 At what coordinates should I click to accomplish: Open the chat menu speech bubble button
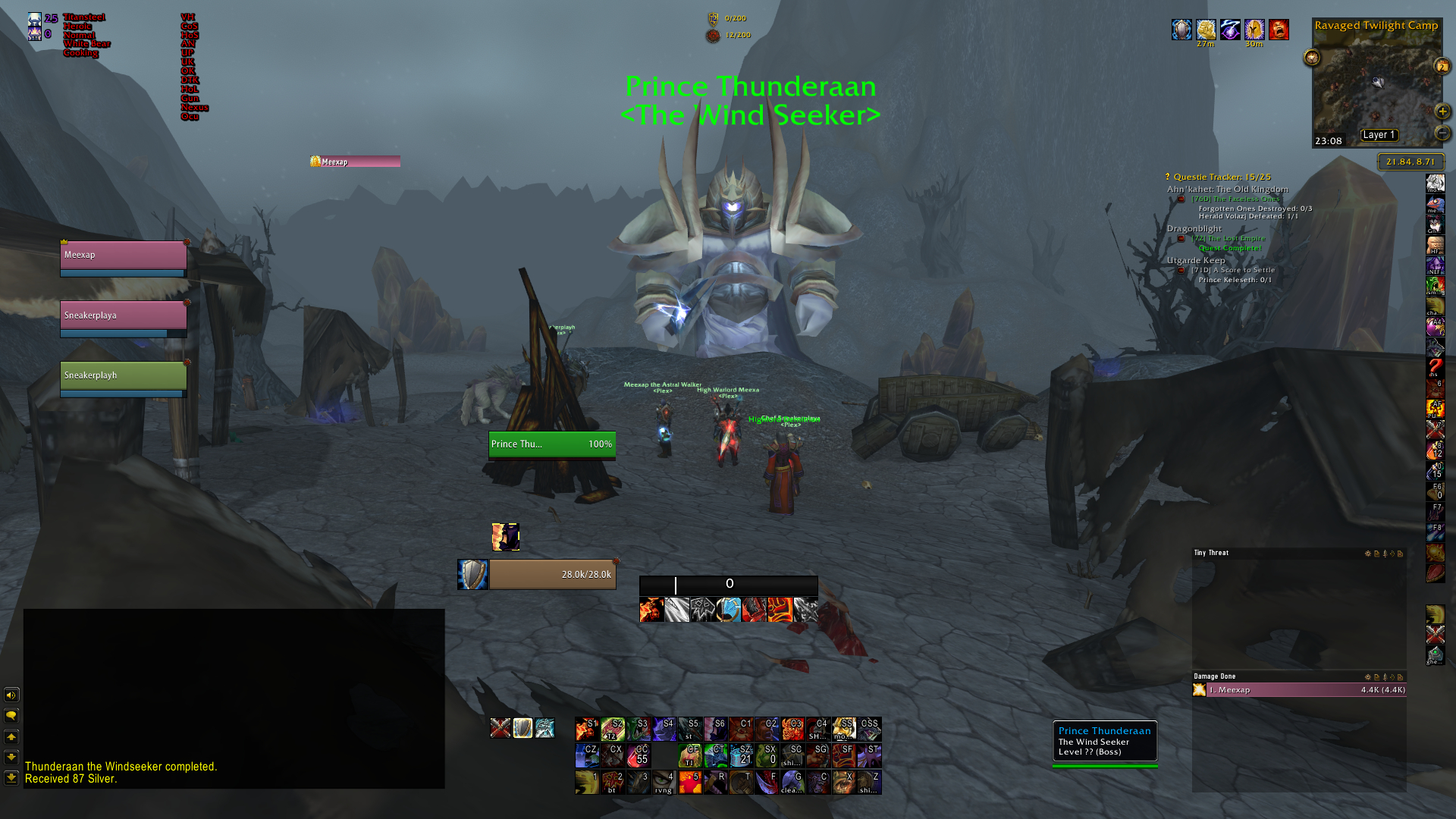(x=11, y=715)
